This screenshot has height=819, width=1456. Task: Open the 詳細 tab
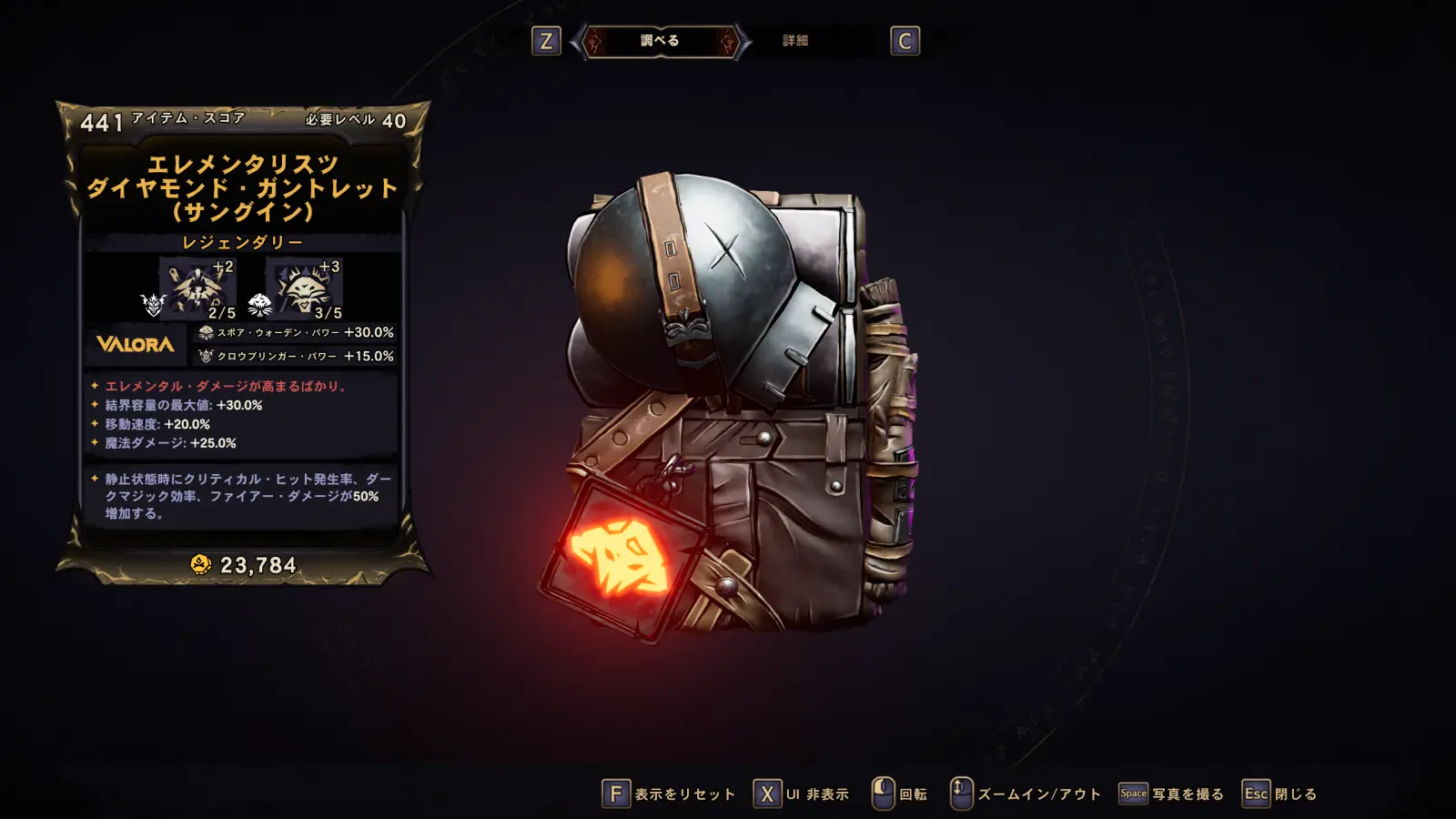(x=795, y=41)
